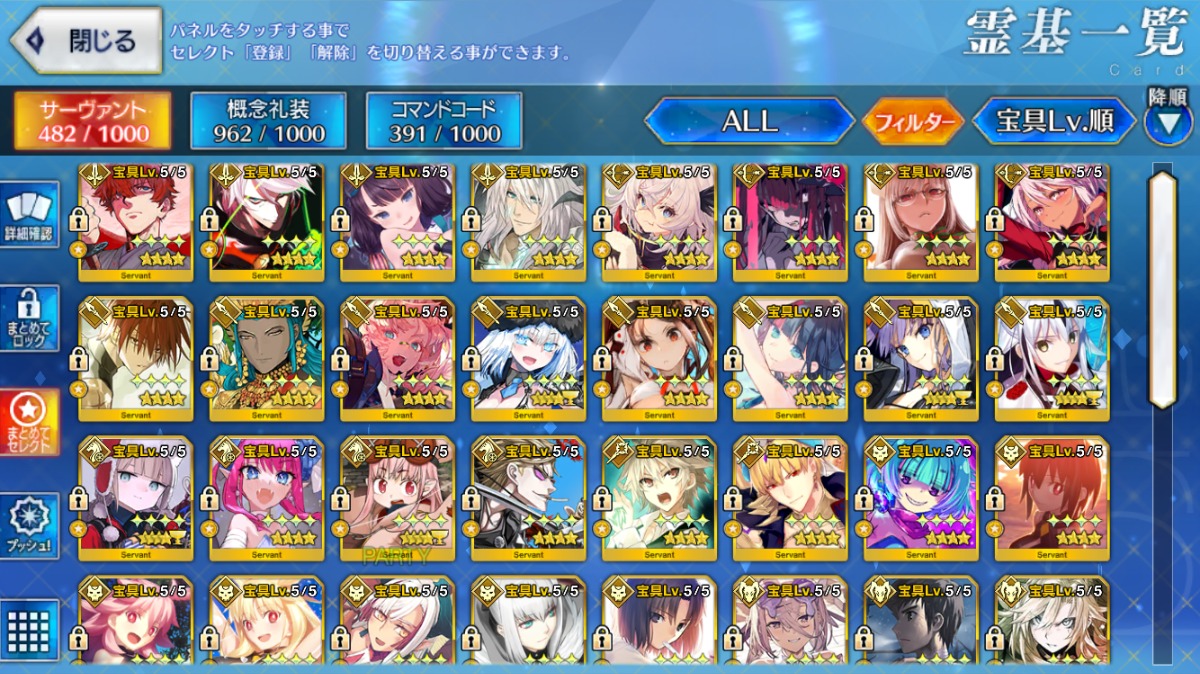Choose the pink twin-tailed servant card
The image size is (1200, 674).
click(267, 493)
